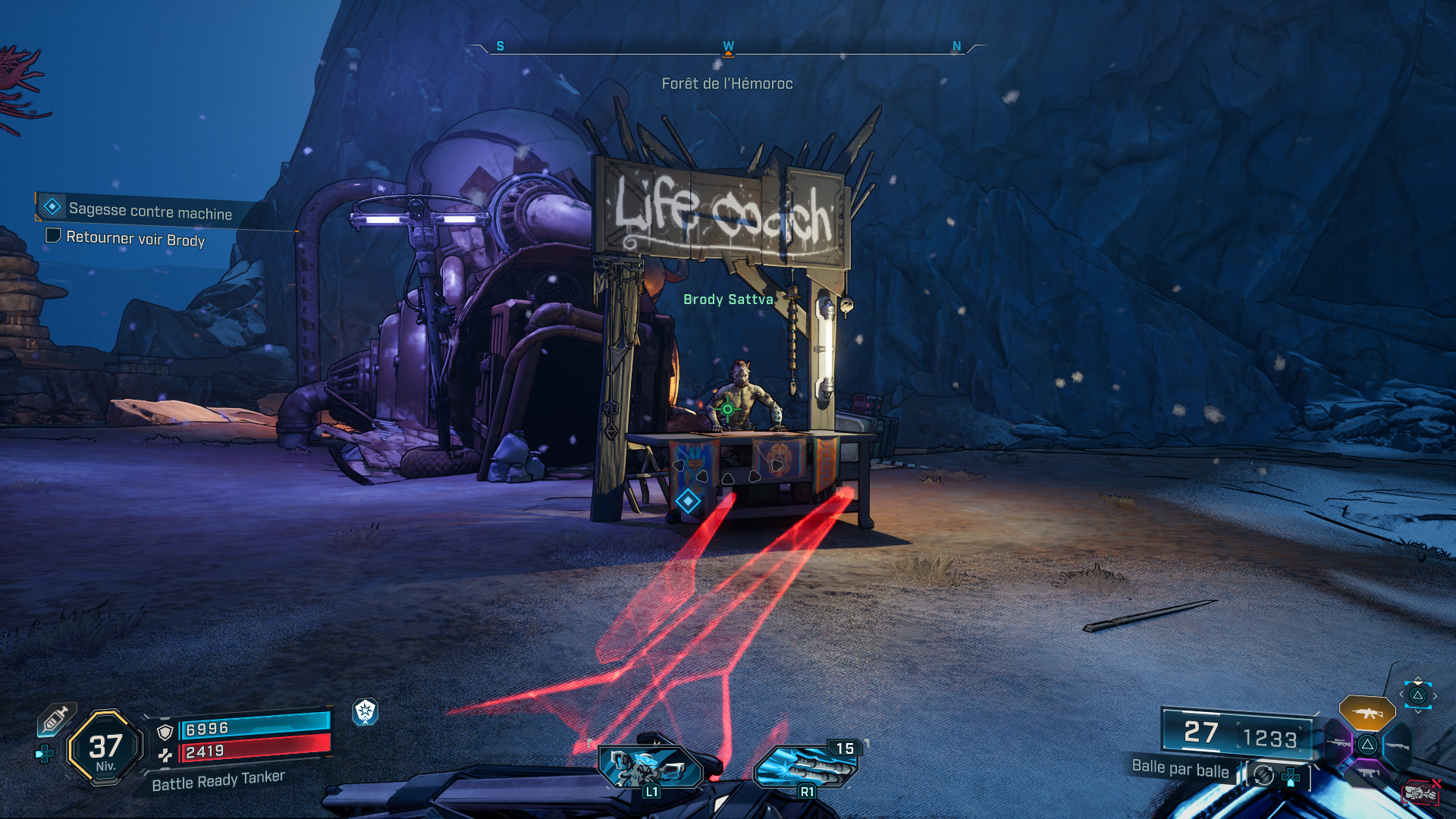Click the red vehicle unavailable icon

1420,792
